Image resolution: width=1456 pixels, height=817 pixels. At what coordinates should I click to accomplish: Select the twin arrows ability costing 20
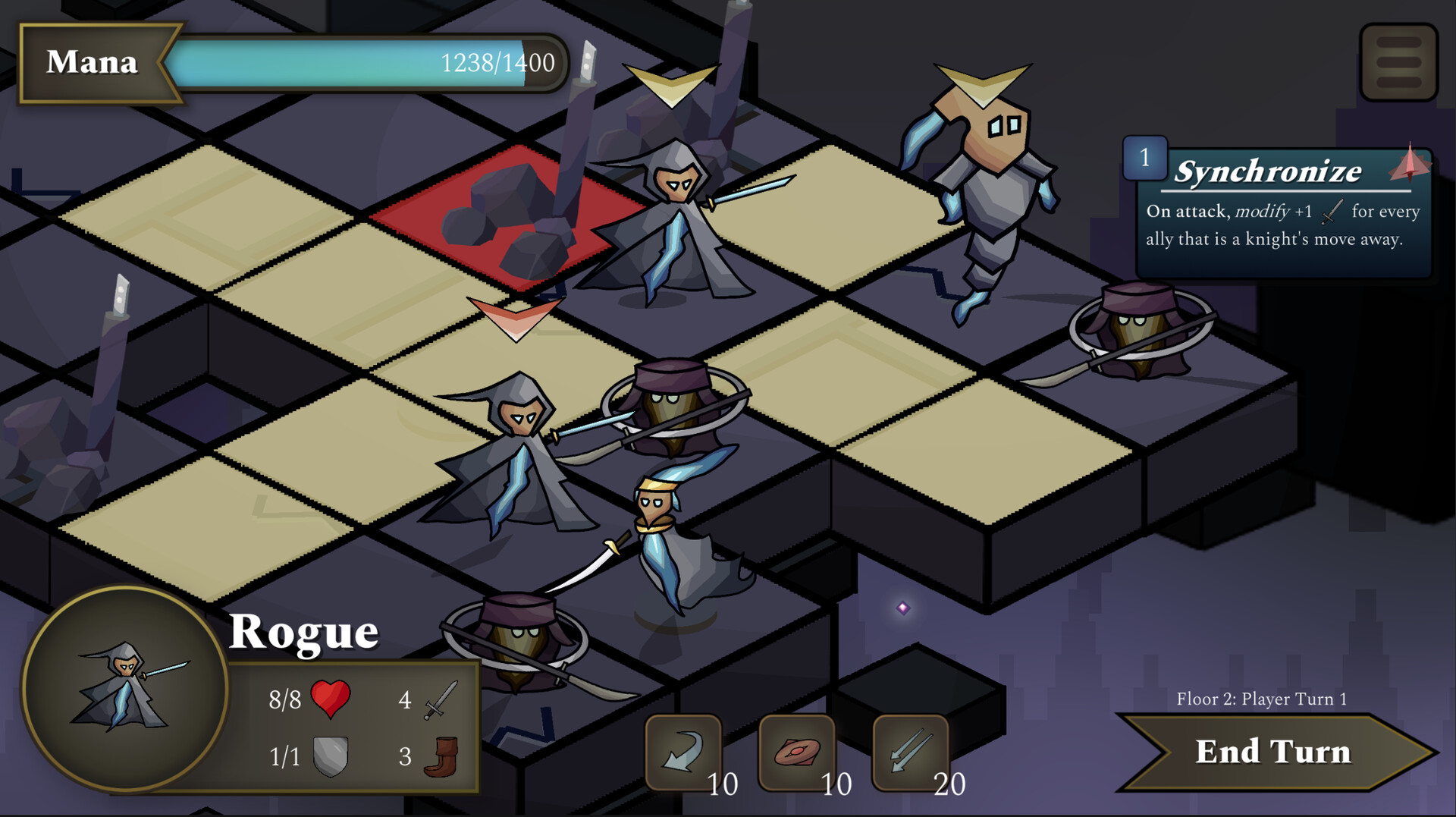click(x=910, y=752)
